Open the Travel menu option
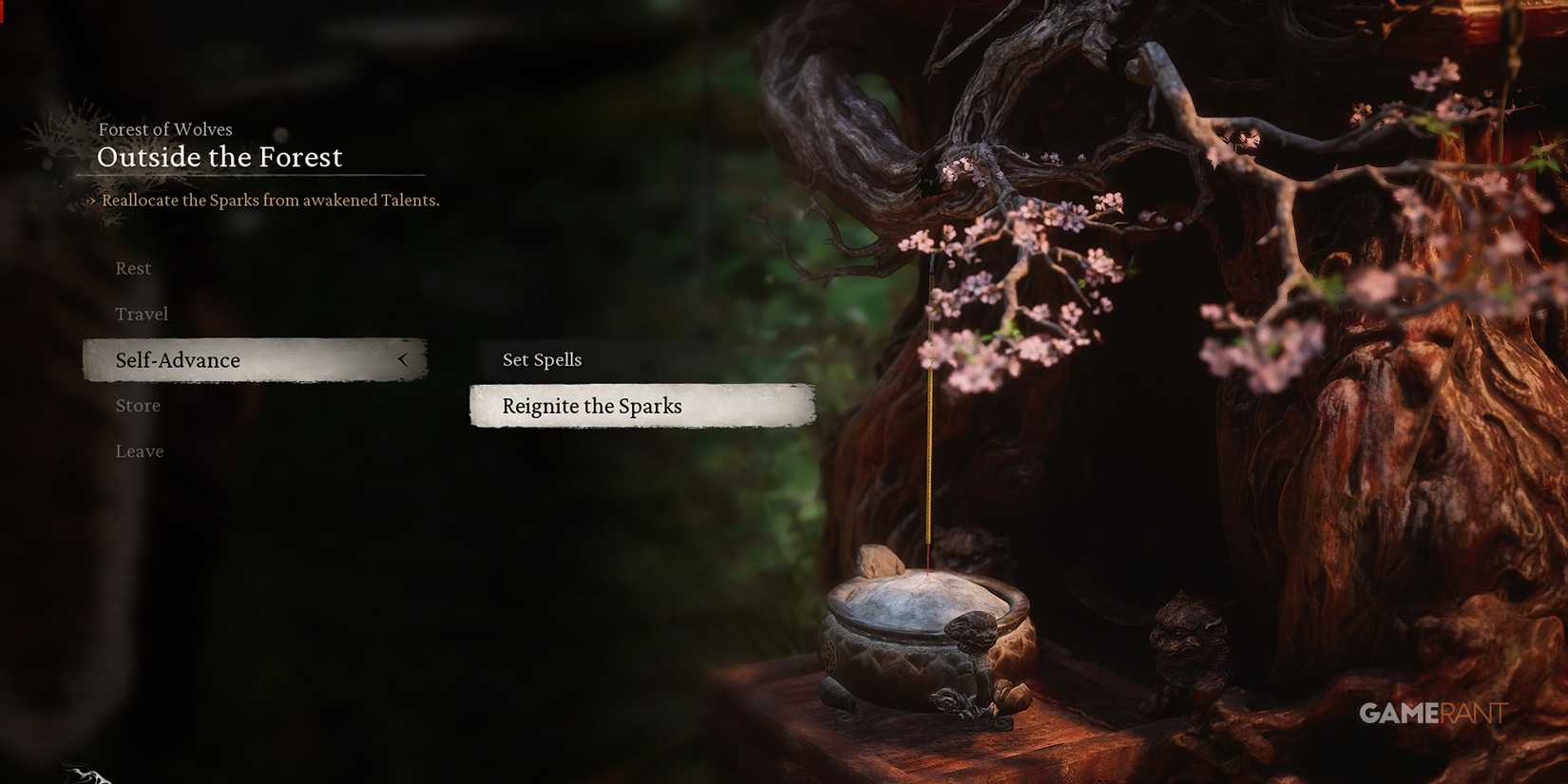Screen dimensions: 1568x784 coord(142,314)
